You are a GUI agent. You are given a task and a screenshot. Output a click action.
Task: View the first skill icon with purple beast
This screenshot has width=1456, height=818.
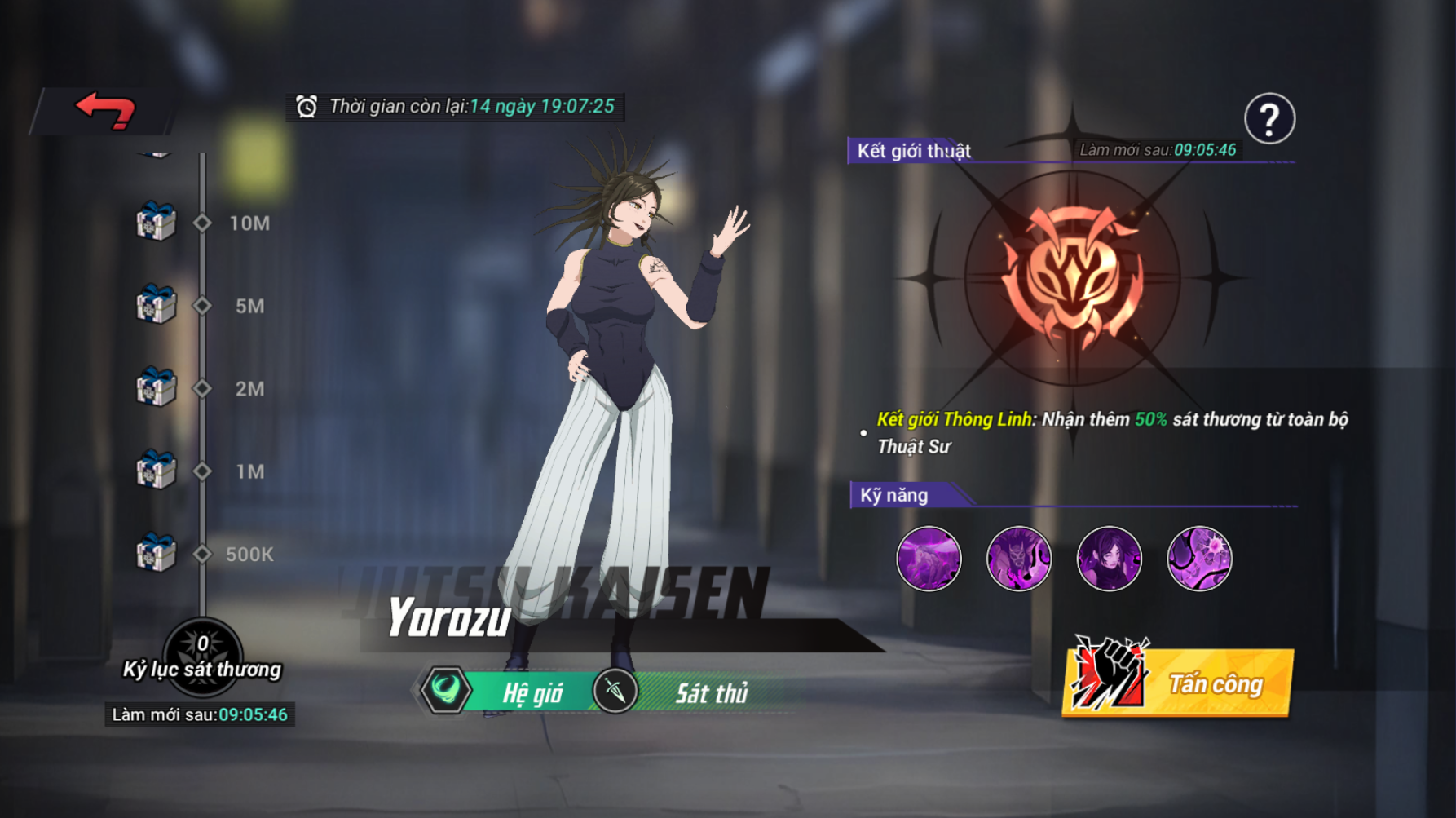point(929,559)
